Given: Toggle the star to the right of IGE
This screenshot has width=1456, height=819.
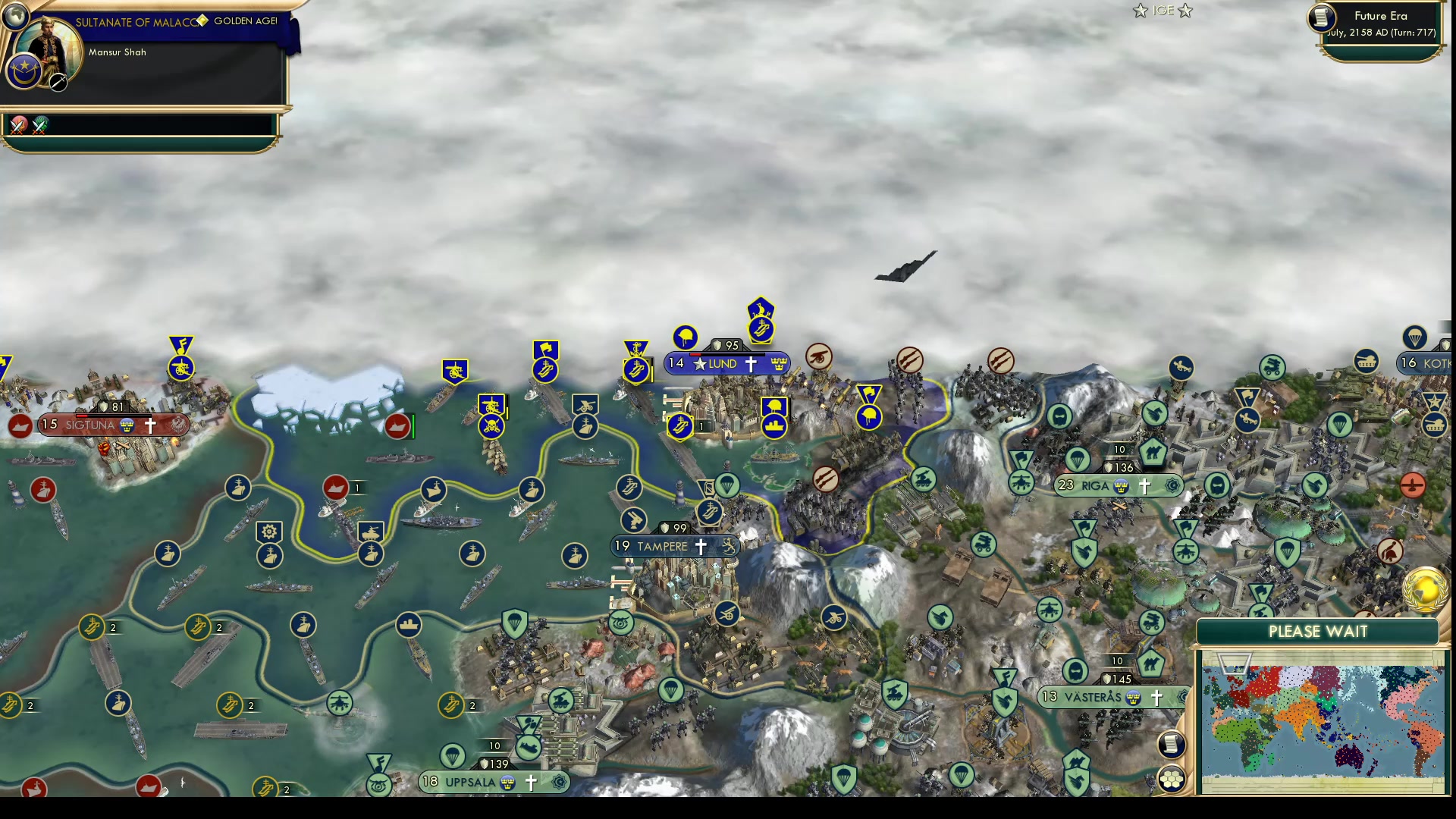Looking at the screenshot, I should click(1185, 11).
